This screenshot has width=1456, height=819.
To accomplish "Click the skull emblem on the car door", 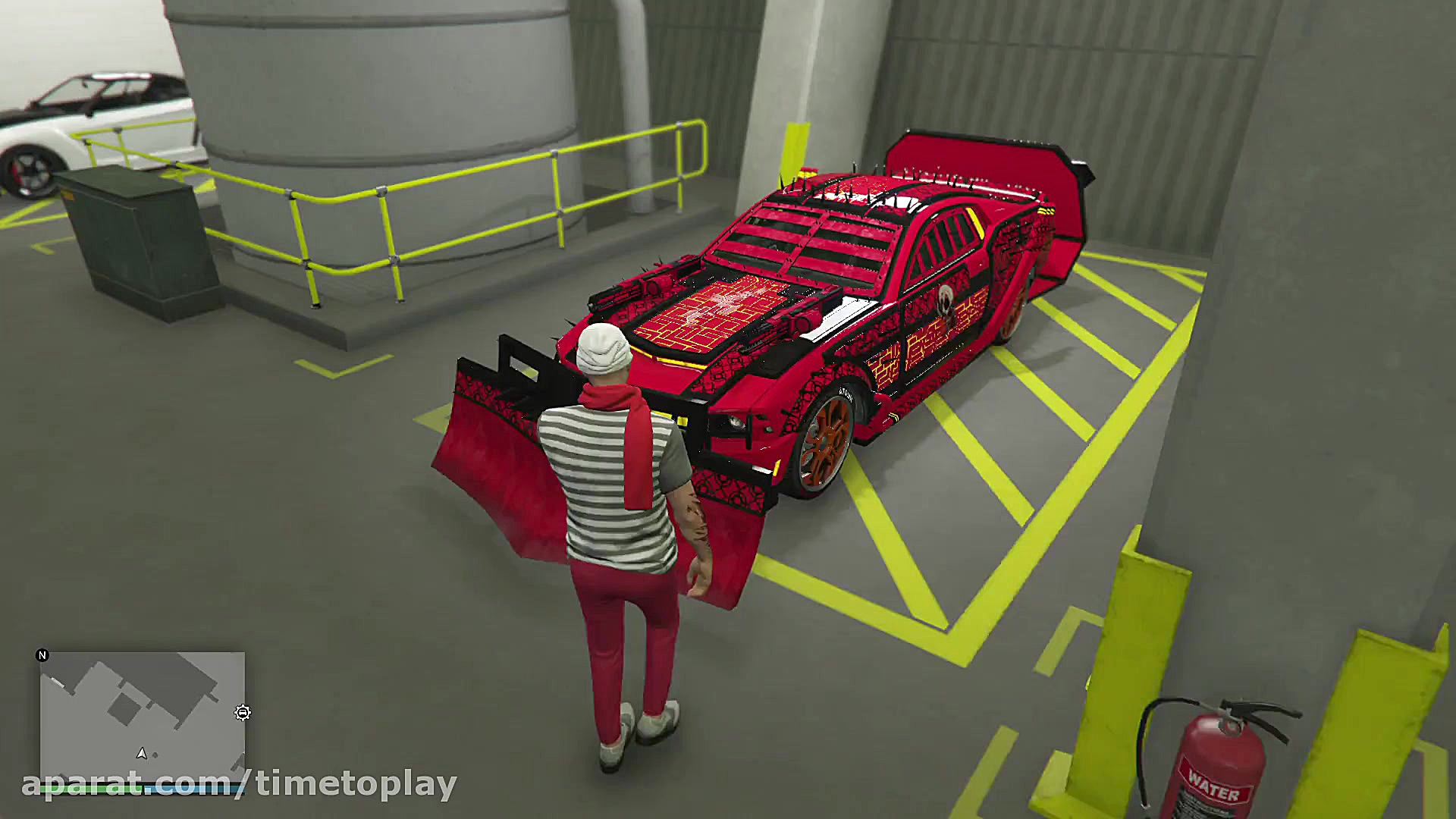I will [x=945, y=297].
